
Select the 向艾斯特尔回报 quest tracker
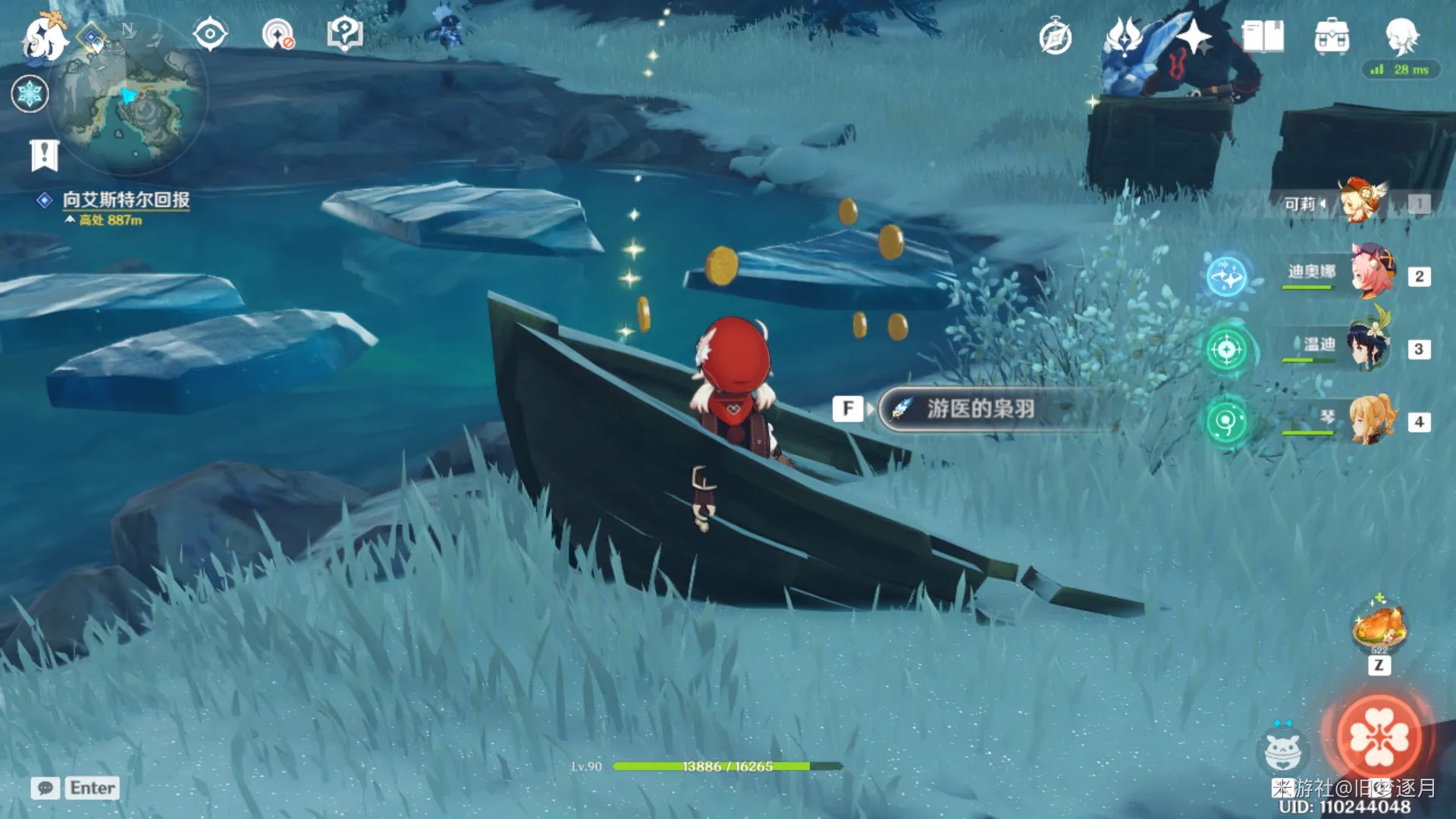[x=125, y=199]
